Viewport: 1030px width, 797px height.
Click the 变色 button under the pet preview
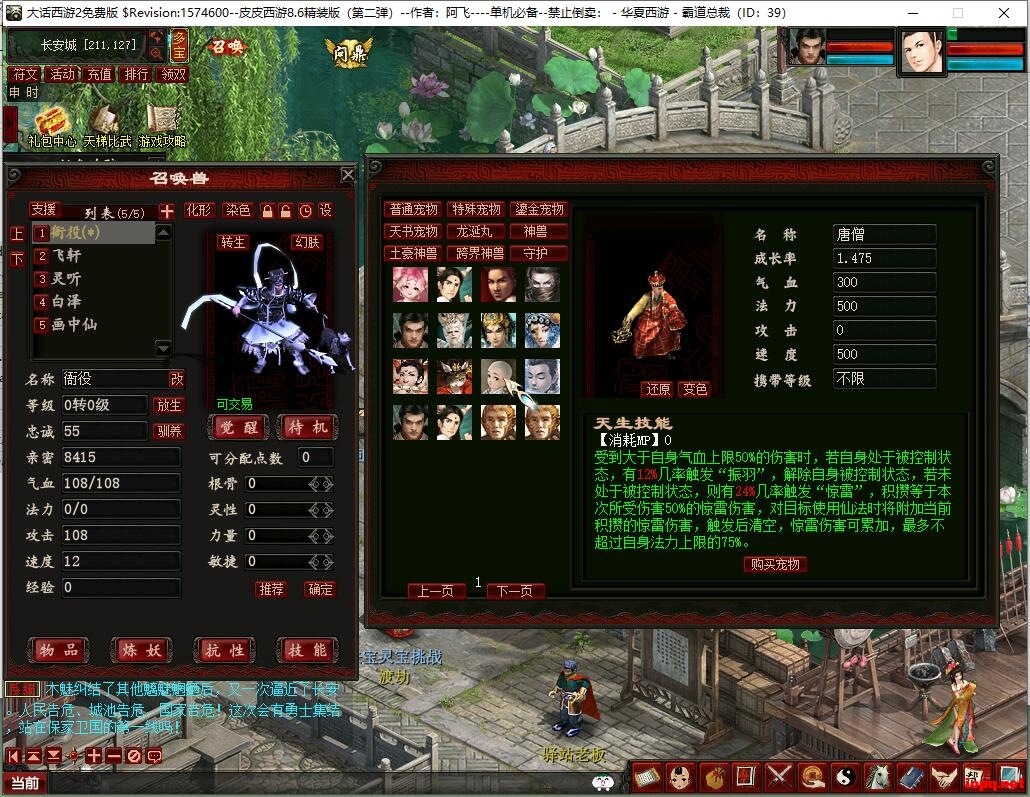click(x=693, y=389)
